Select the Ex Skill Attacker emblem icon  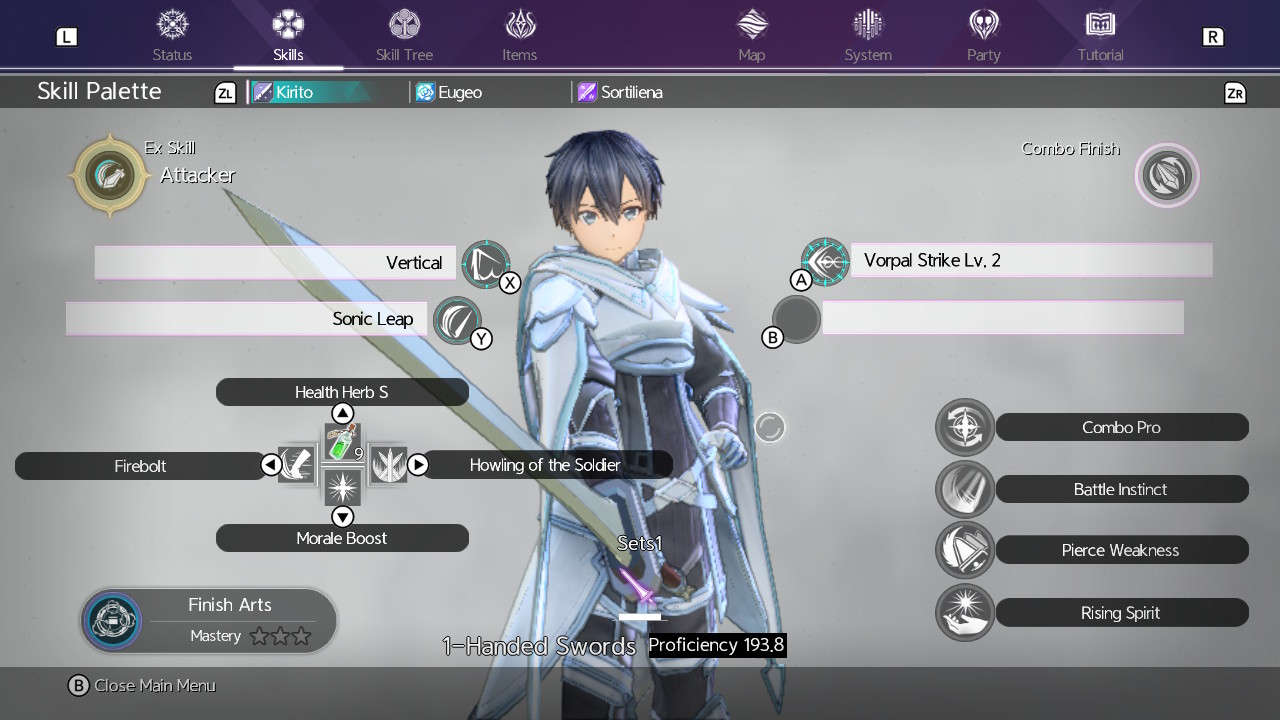click(110, 175)
